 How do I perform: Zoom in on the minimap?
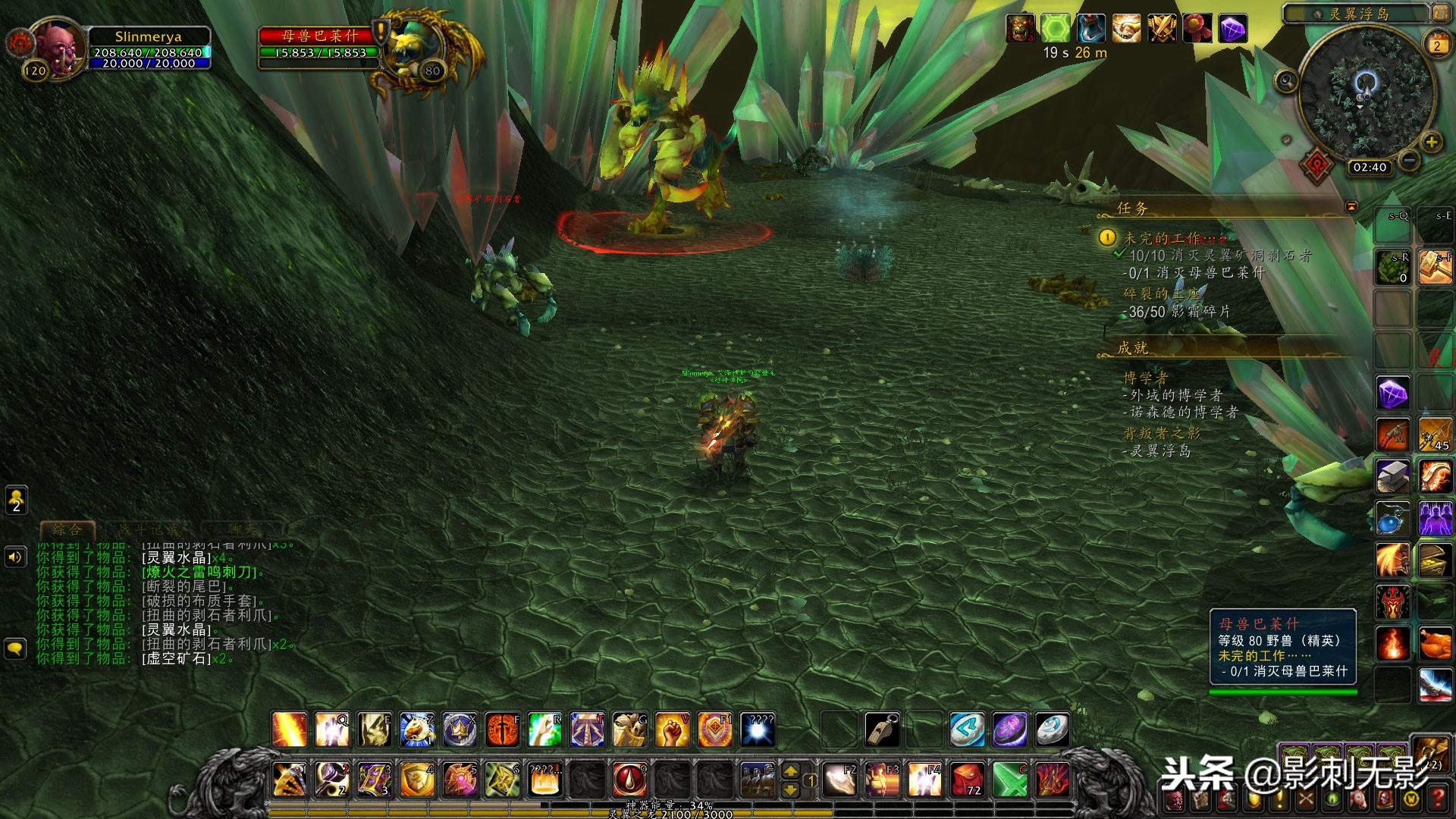(1431, 142)
